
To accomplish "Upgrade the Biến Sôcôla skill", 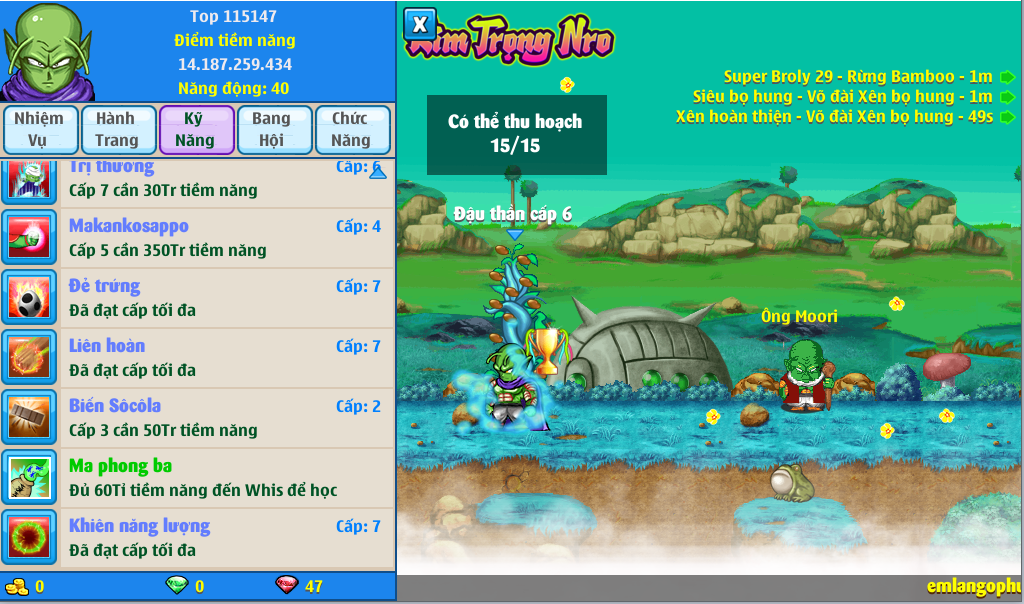I will click(198, 418).
